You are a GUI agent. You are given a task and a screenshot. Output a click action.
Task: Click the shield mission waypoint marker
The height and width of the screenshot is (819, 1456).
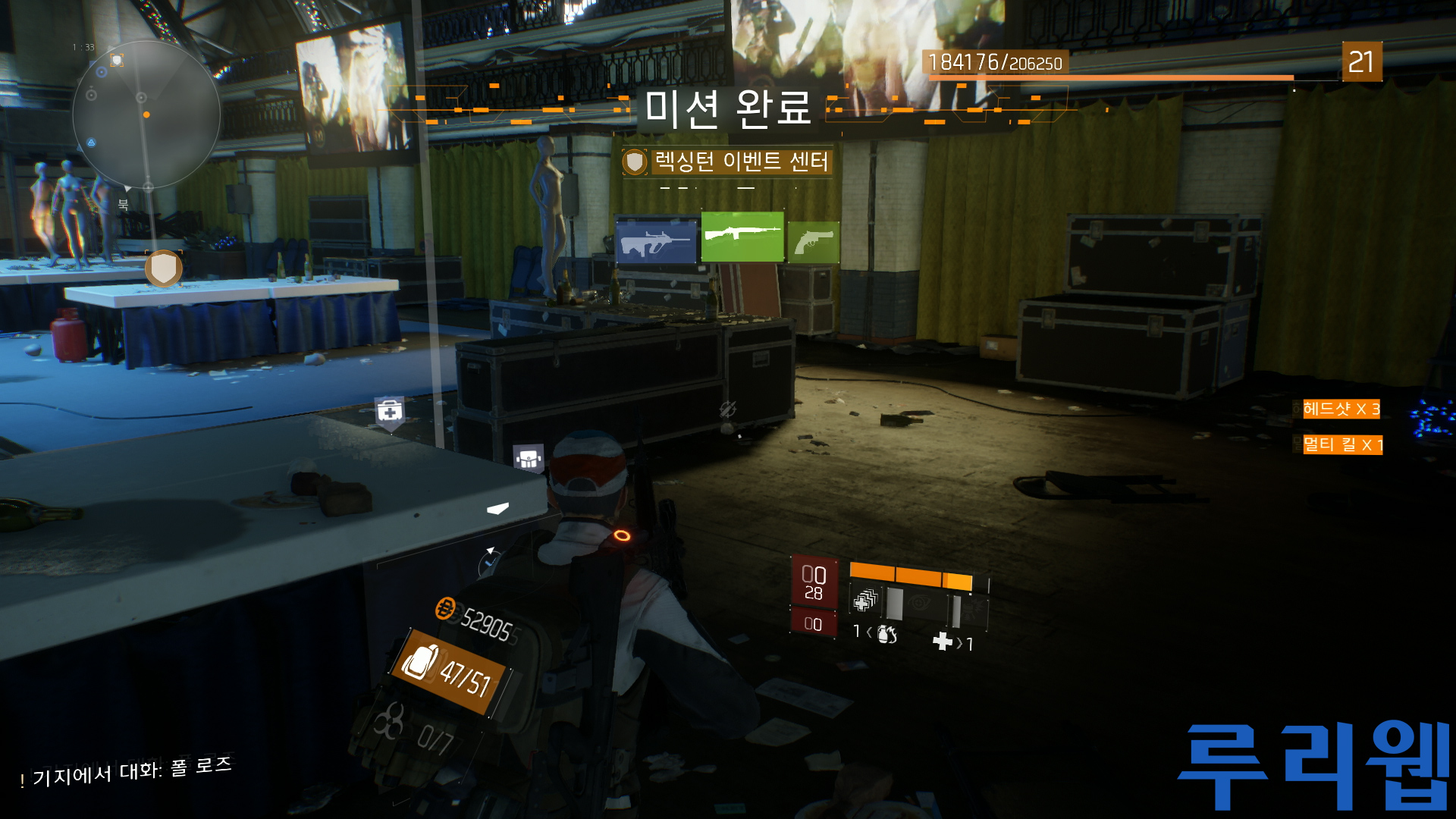tap(164, 268)
